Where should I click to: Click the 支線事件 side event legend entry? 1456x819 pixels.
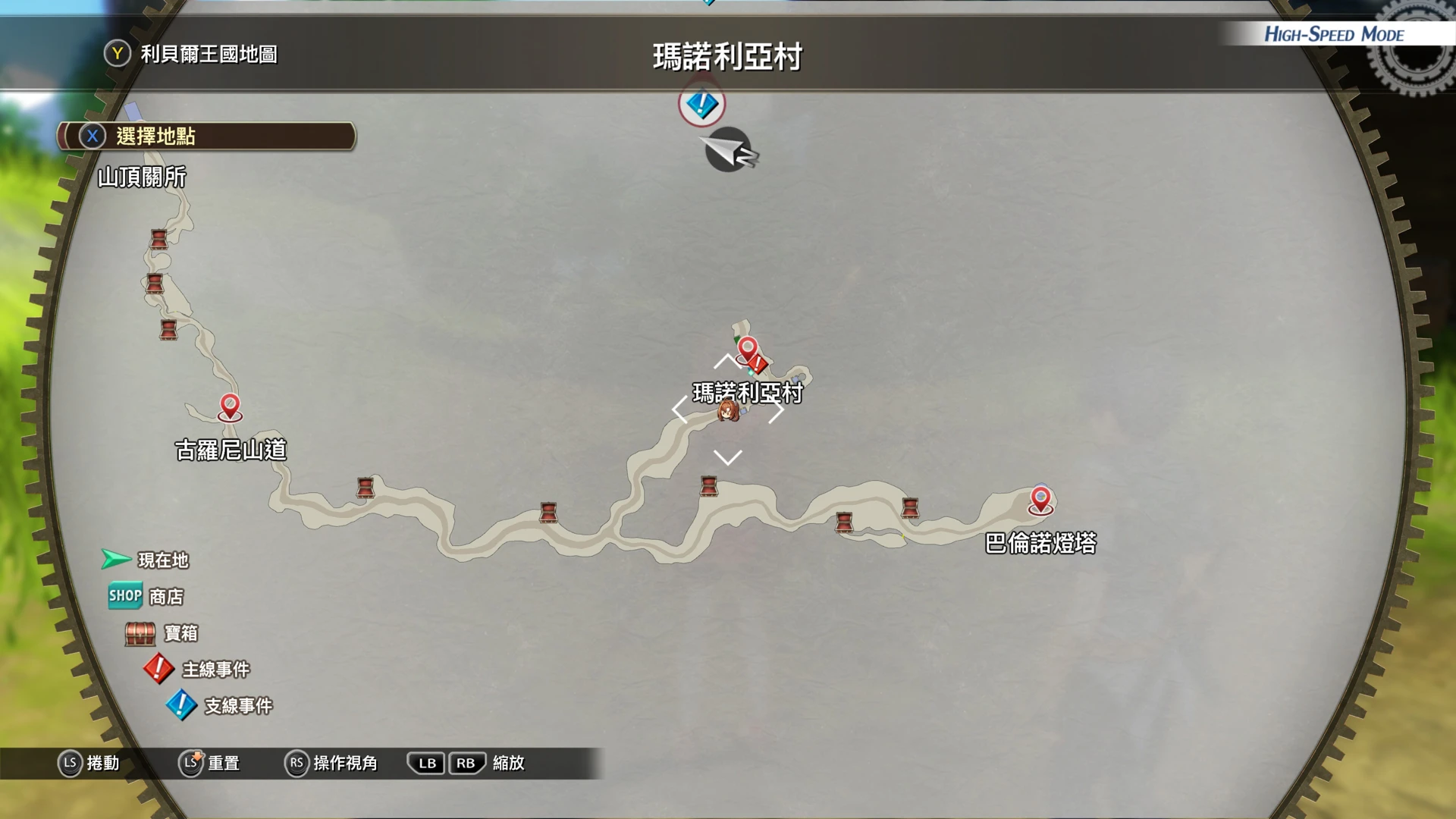(219, 706)
